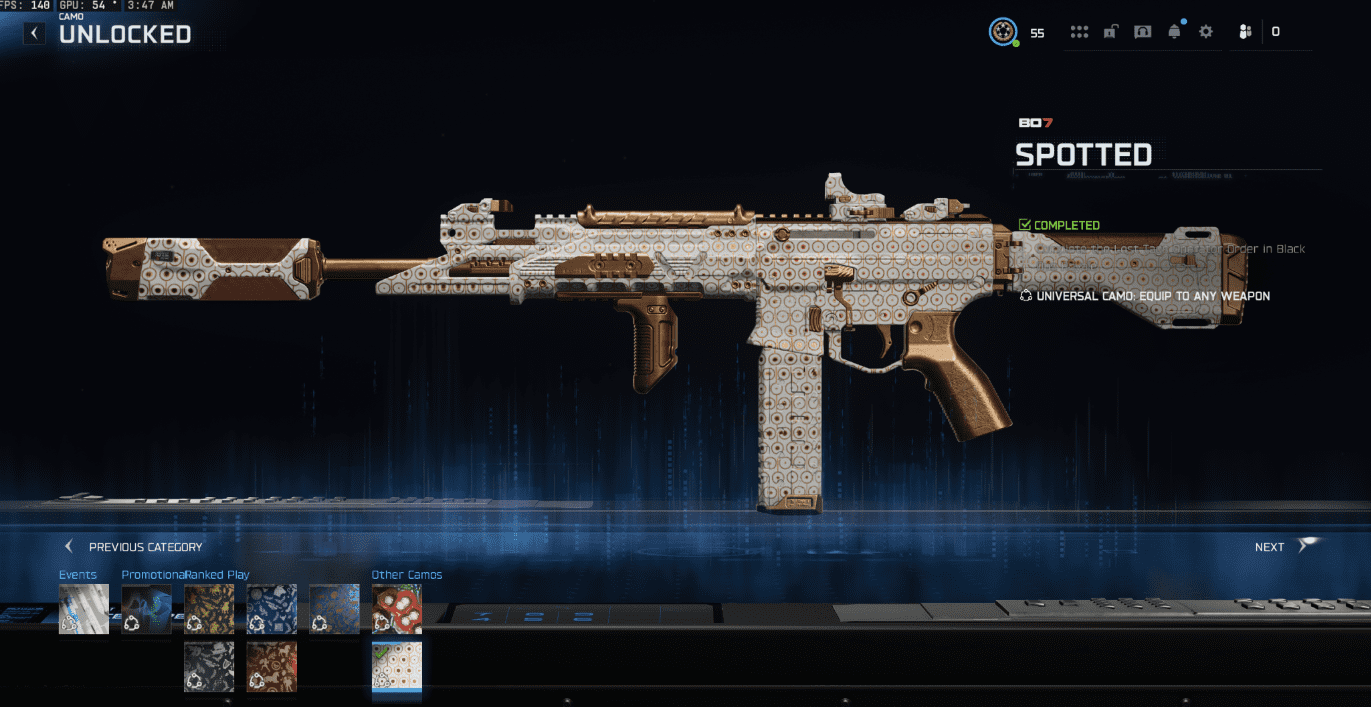The image size is (1371, 707).
Task: Open the player profile emblem
Action: pyautogui.click(x=1002, y=32)
